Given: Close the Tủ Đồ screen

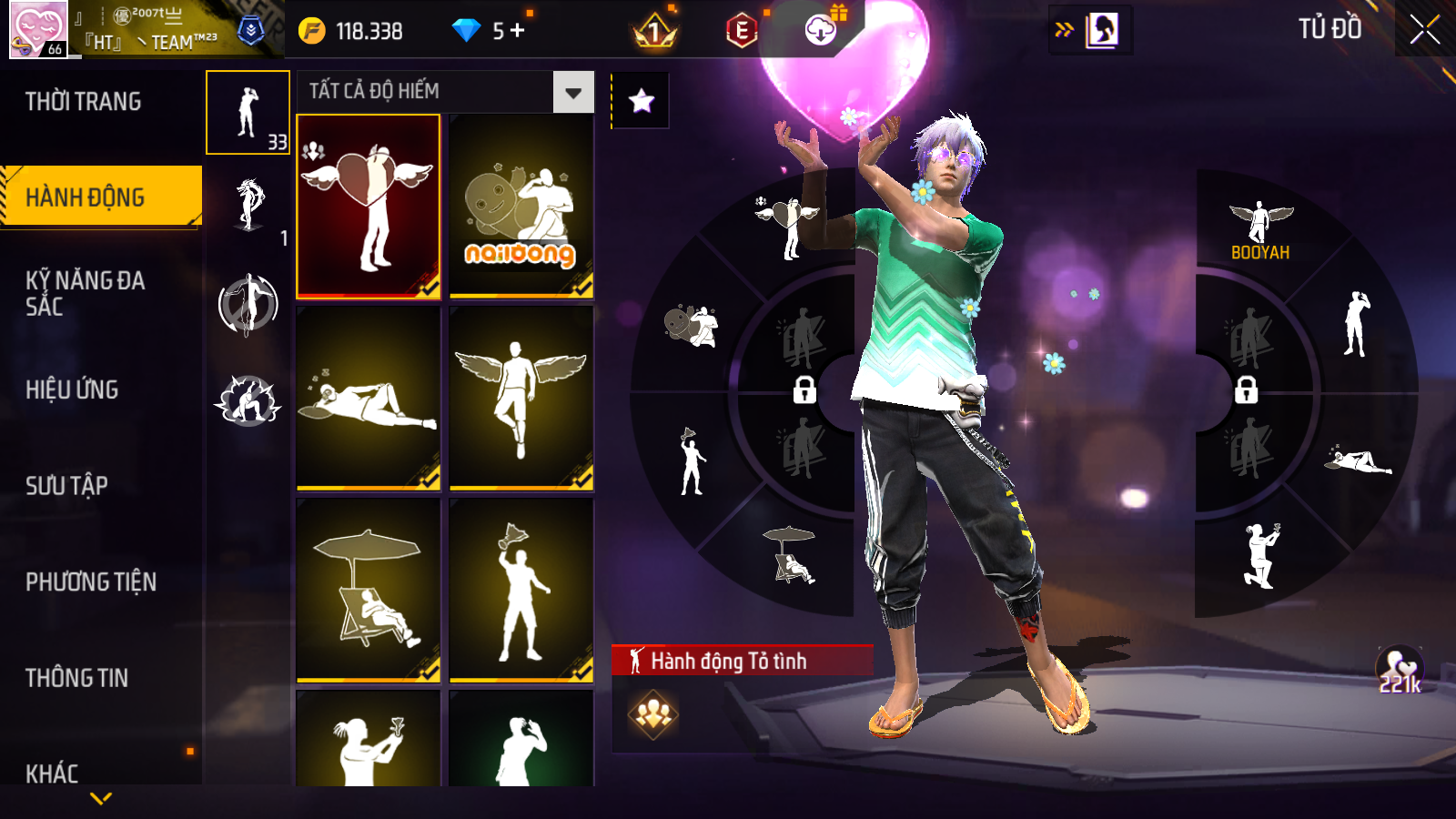Looking at the screenshot, I should click(1424, 30).
